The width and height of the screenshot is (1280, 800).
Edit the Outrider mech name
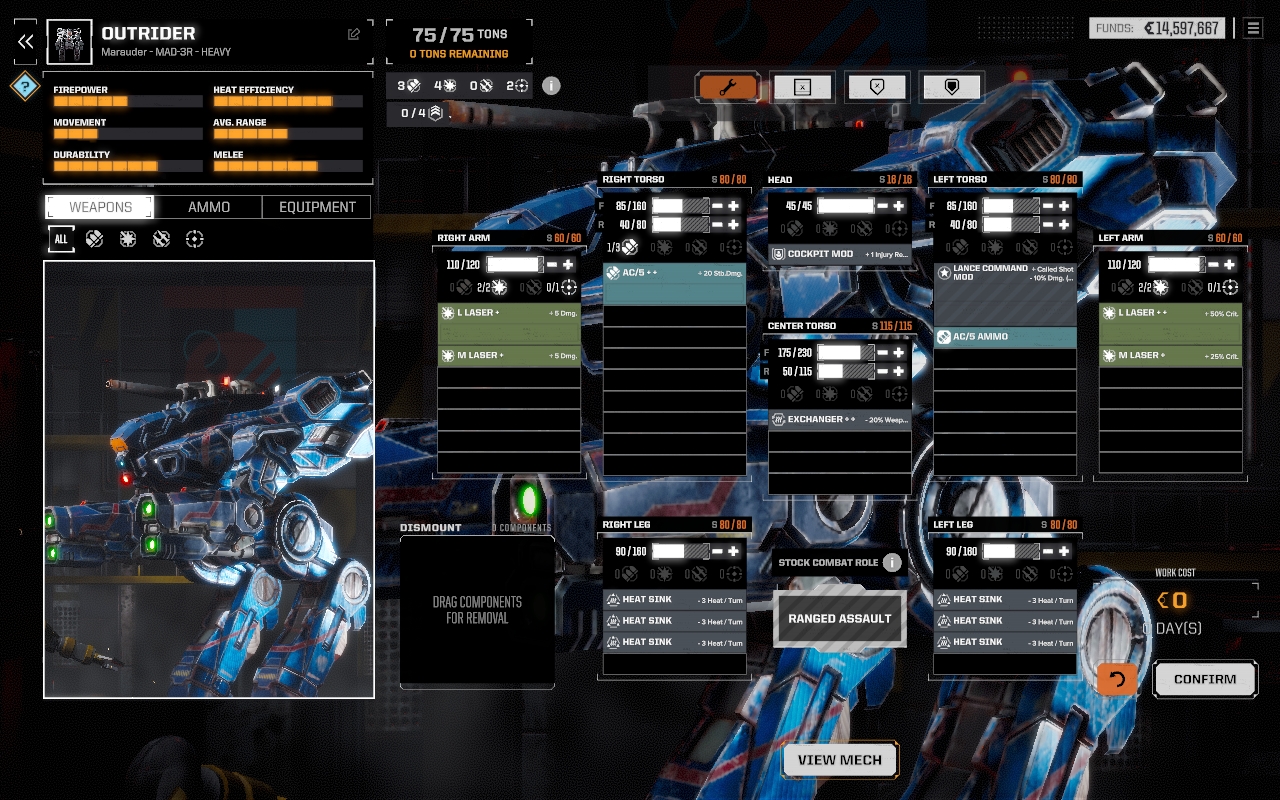[354, 34]
